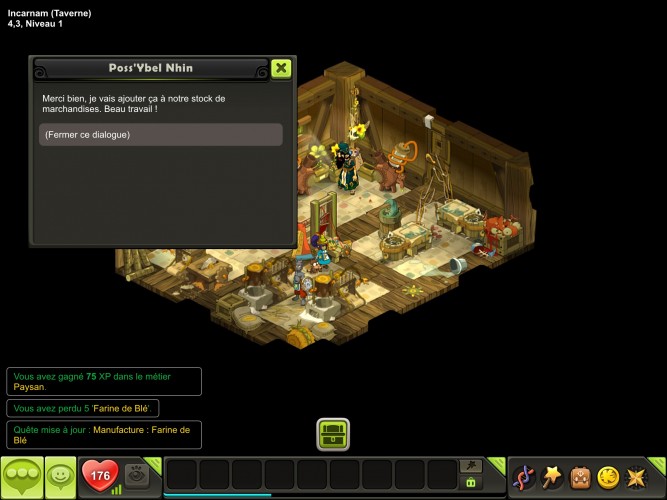Open the spiky star burst icon

pyautogui.click(x=636, y=477)
